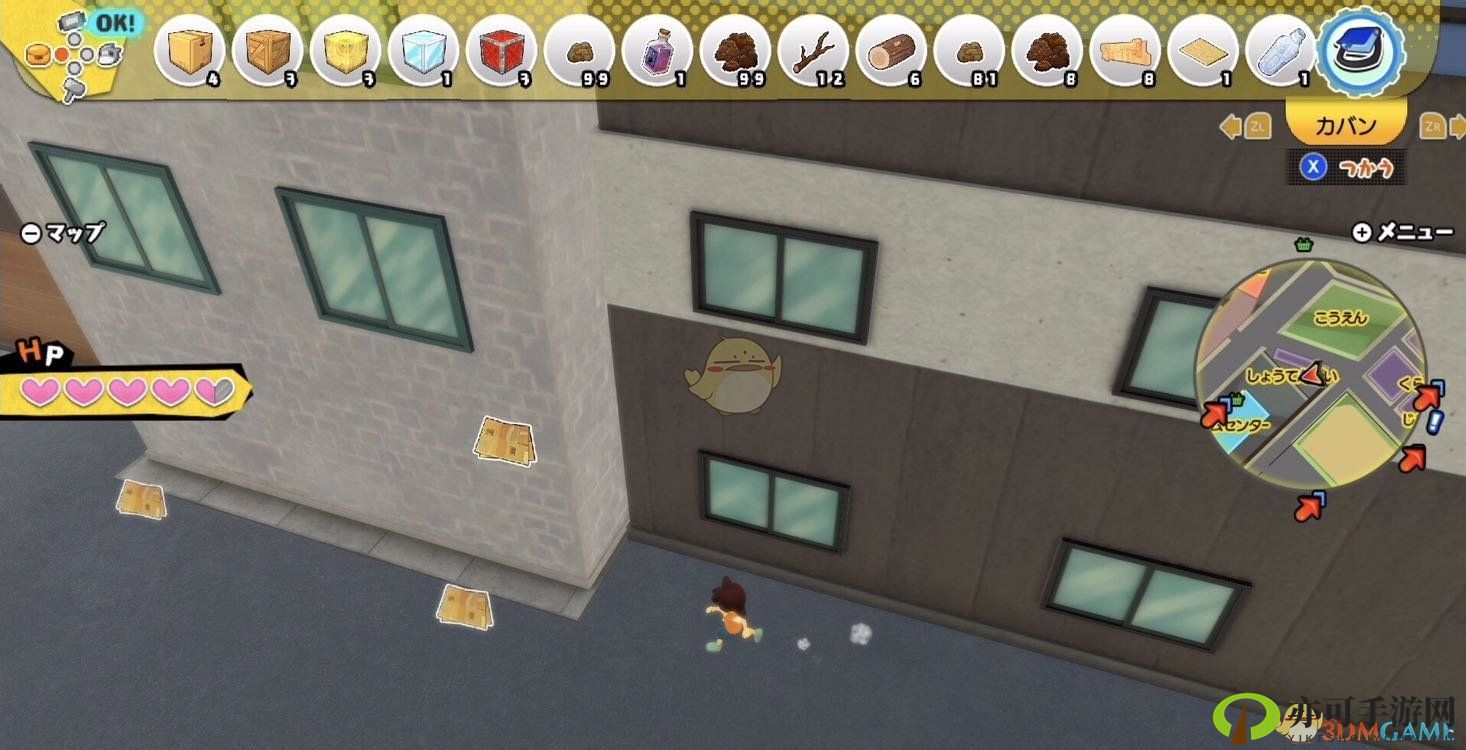The height and width of the screenshot is (750, 1466).
Task: Choose the wooden crate item
Action: 267,50
